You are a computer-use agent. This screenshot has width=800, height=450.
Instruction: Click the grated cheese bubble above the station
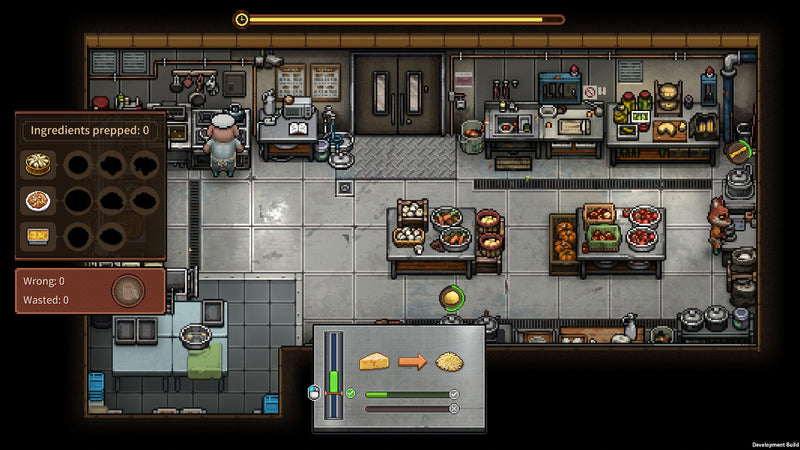452,297
